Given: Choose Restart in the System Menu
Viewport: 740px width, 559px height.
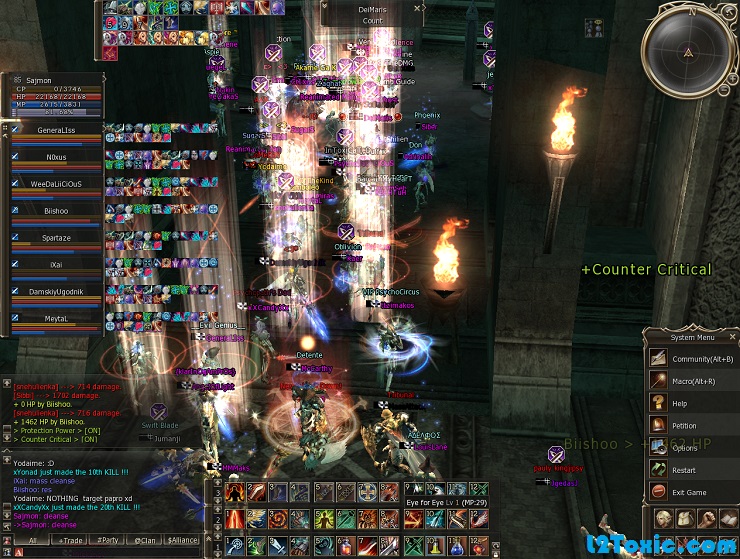Looking at the screenshot, I should 684,470.
